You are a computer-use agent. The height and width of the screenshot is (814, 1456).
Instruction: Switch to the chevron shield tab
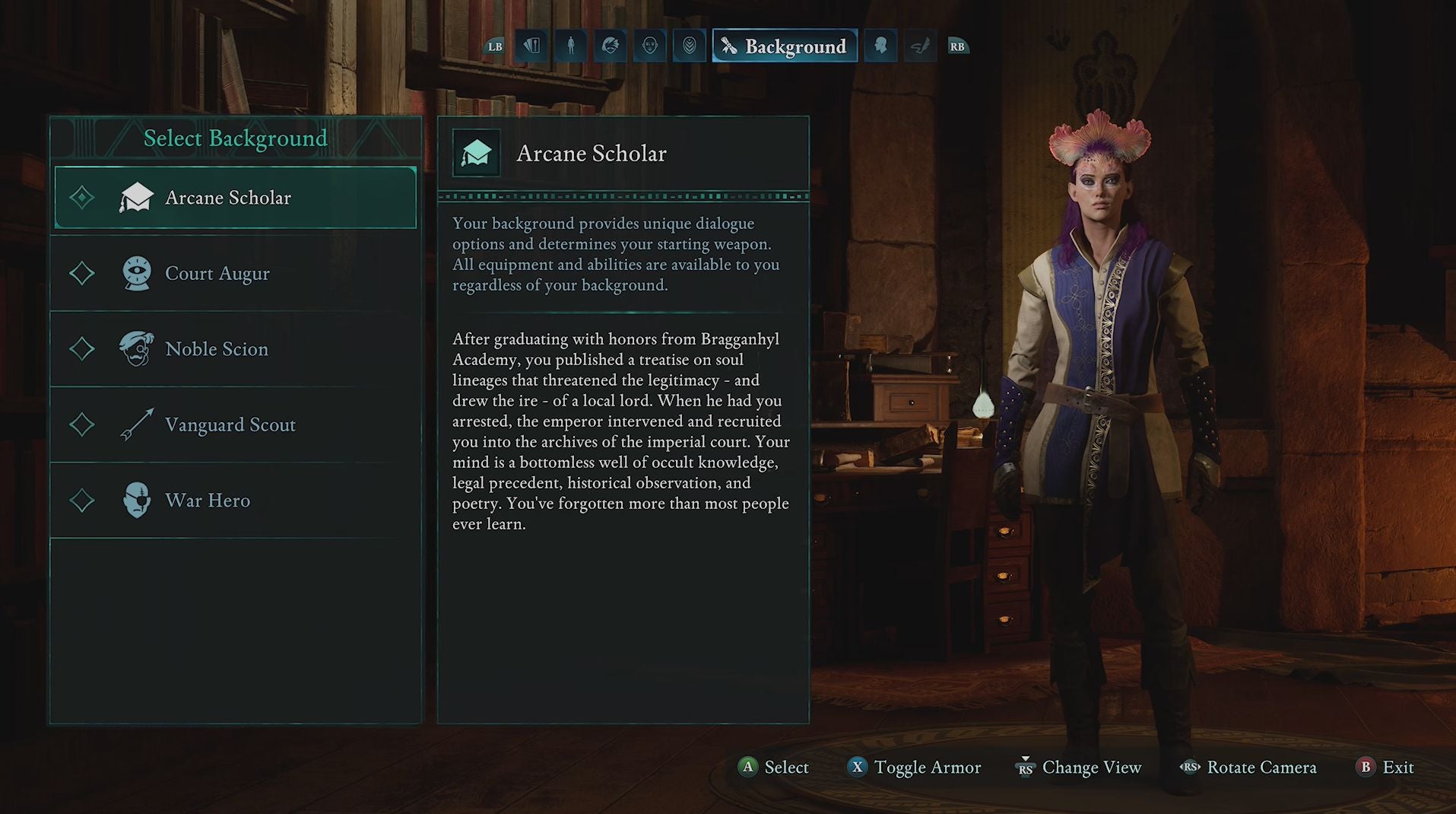[x=689, y=46]
